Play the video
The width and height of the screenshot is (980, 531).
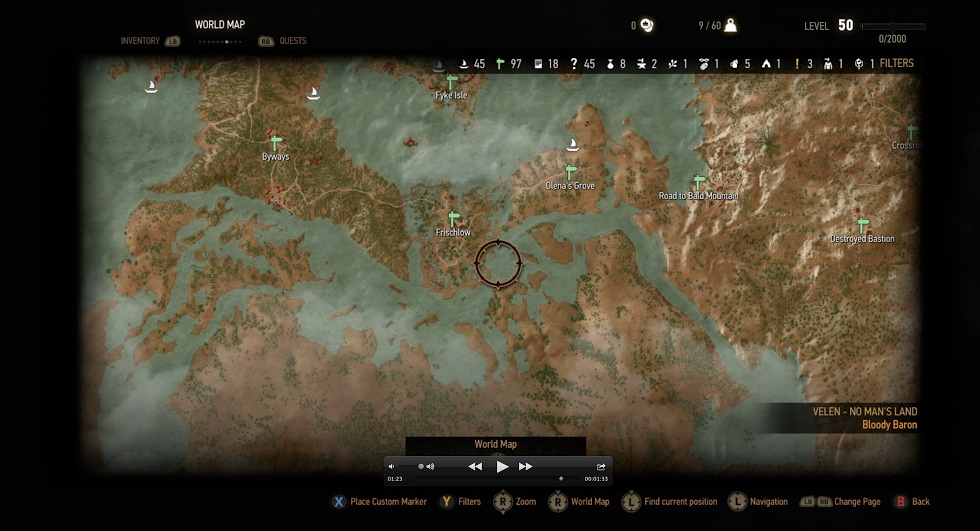[502, 466]
